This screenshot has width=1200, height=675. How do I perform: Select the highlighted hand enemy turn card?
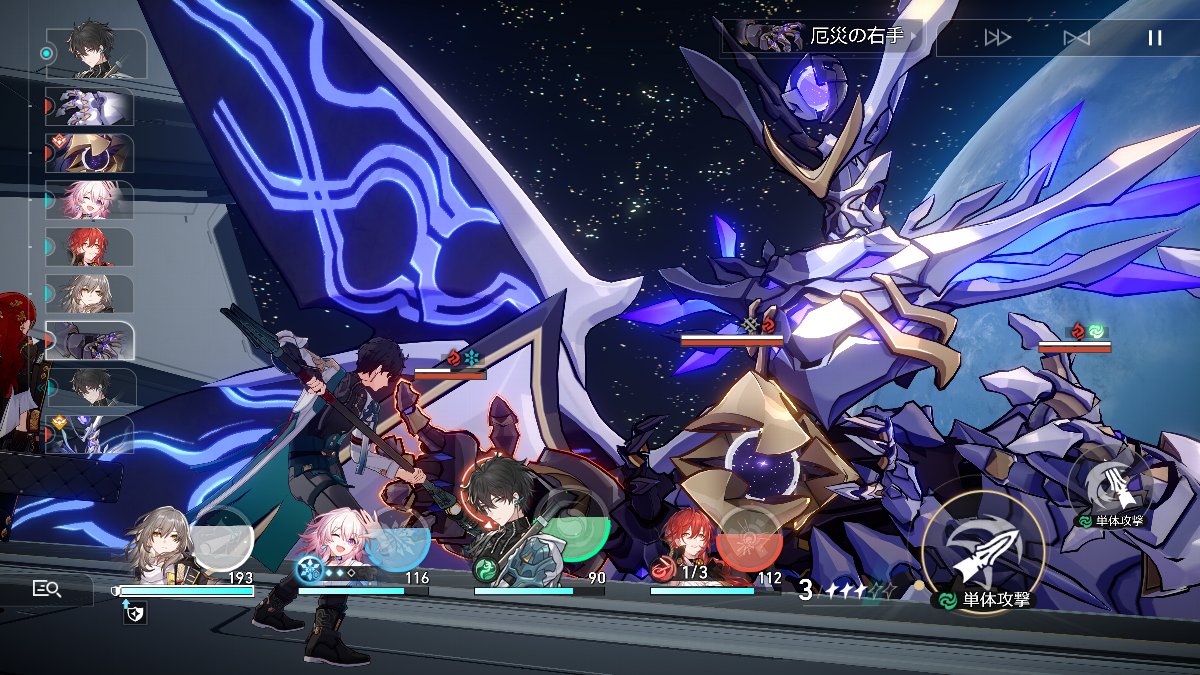click(91, 341)
